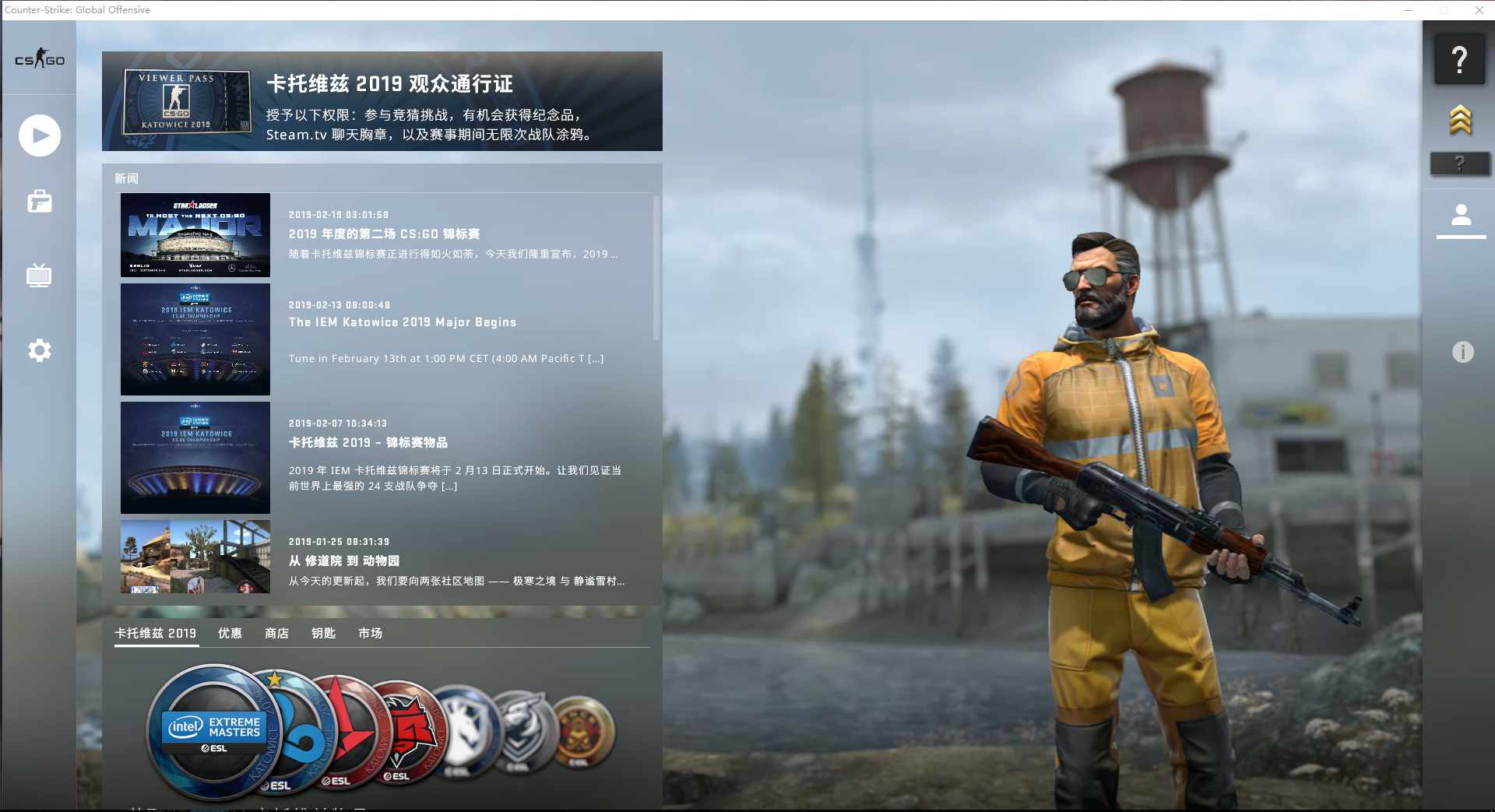The image size is (1495, 812).
Task: Open the 2019 年度的第二场 CS:GO 锦标赛 news item
Action: (384, 234)
